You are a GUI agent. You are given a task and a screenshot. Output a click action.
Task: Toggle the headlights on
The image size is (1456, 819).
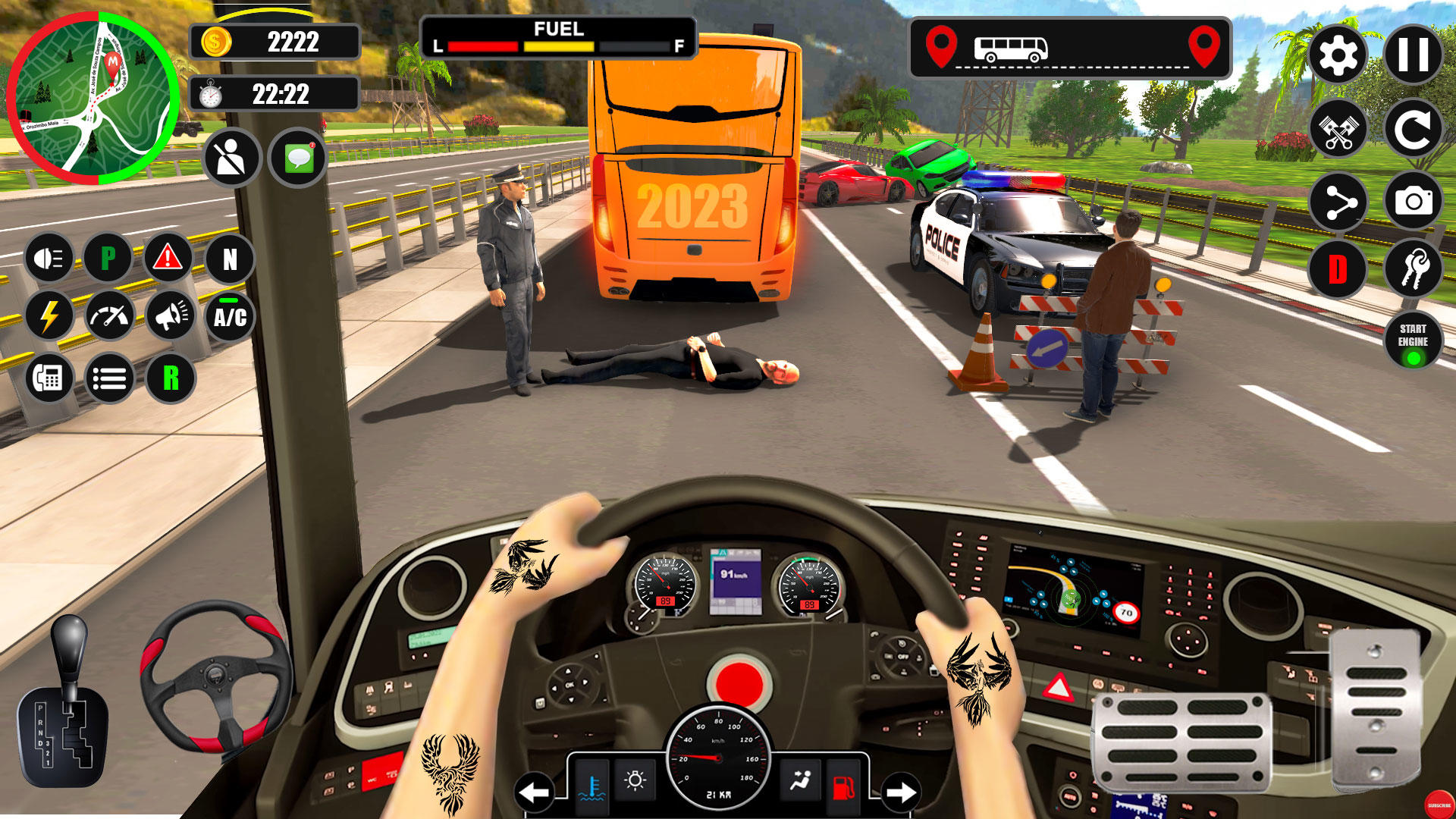[48, 259]
